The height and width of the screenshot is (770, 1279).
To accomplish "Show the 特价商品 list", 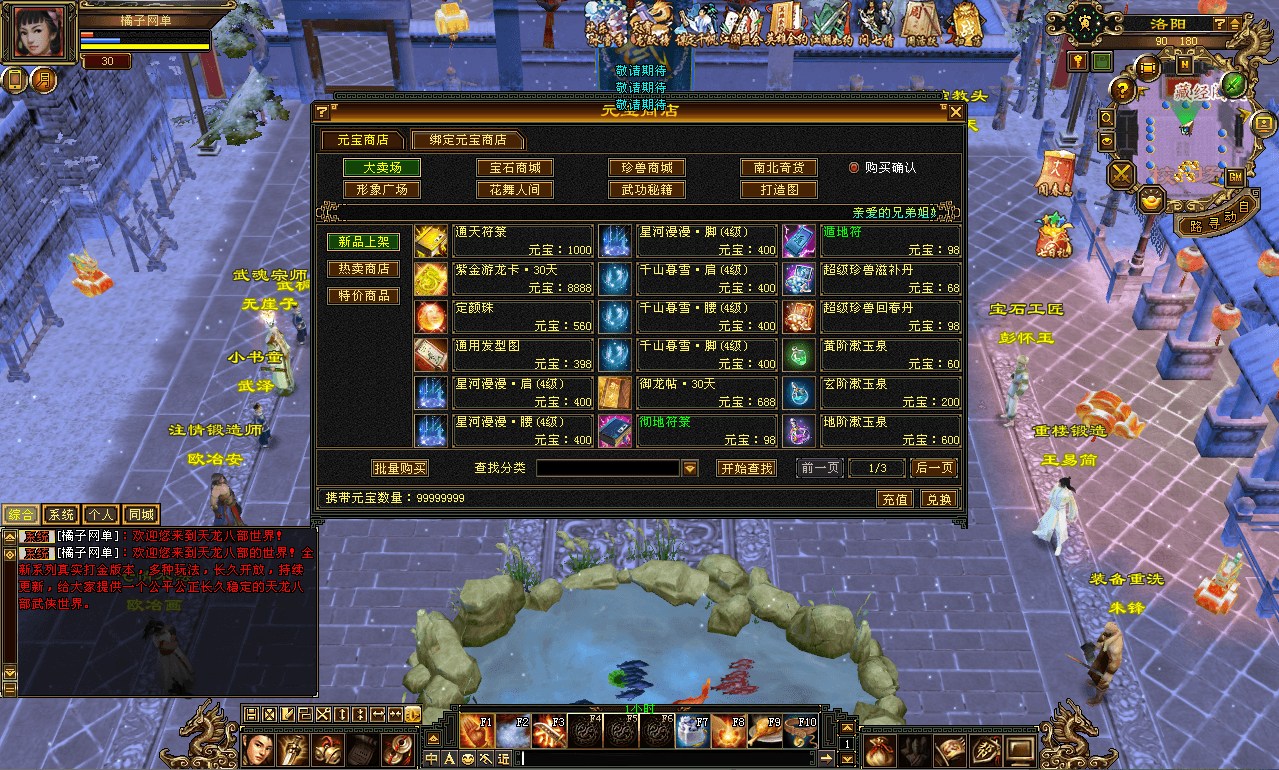I will [363, 296].
